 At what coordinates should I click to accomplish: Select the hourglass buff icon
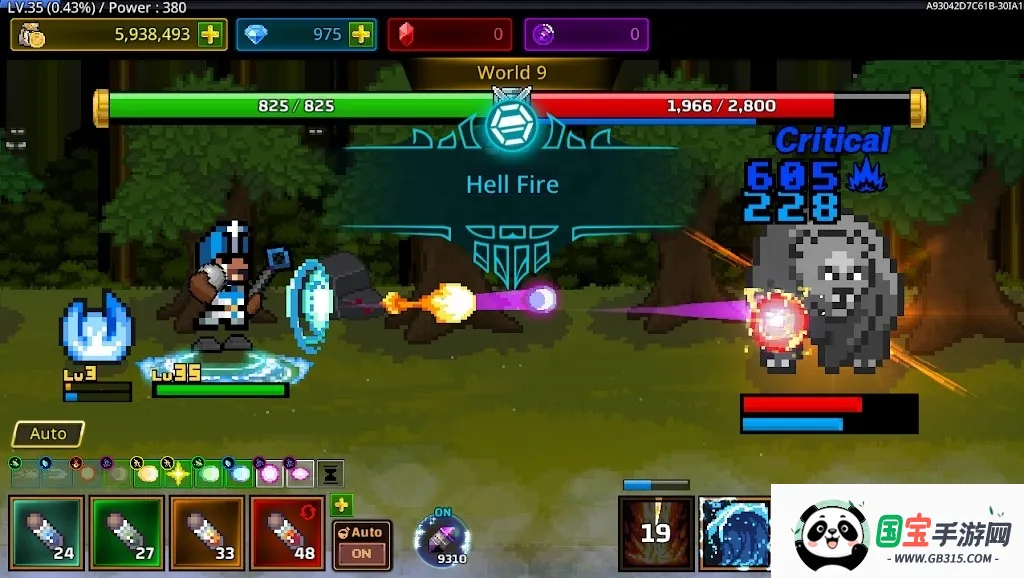(331, 473)
